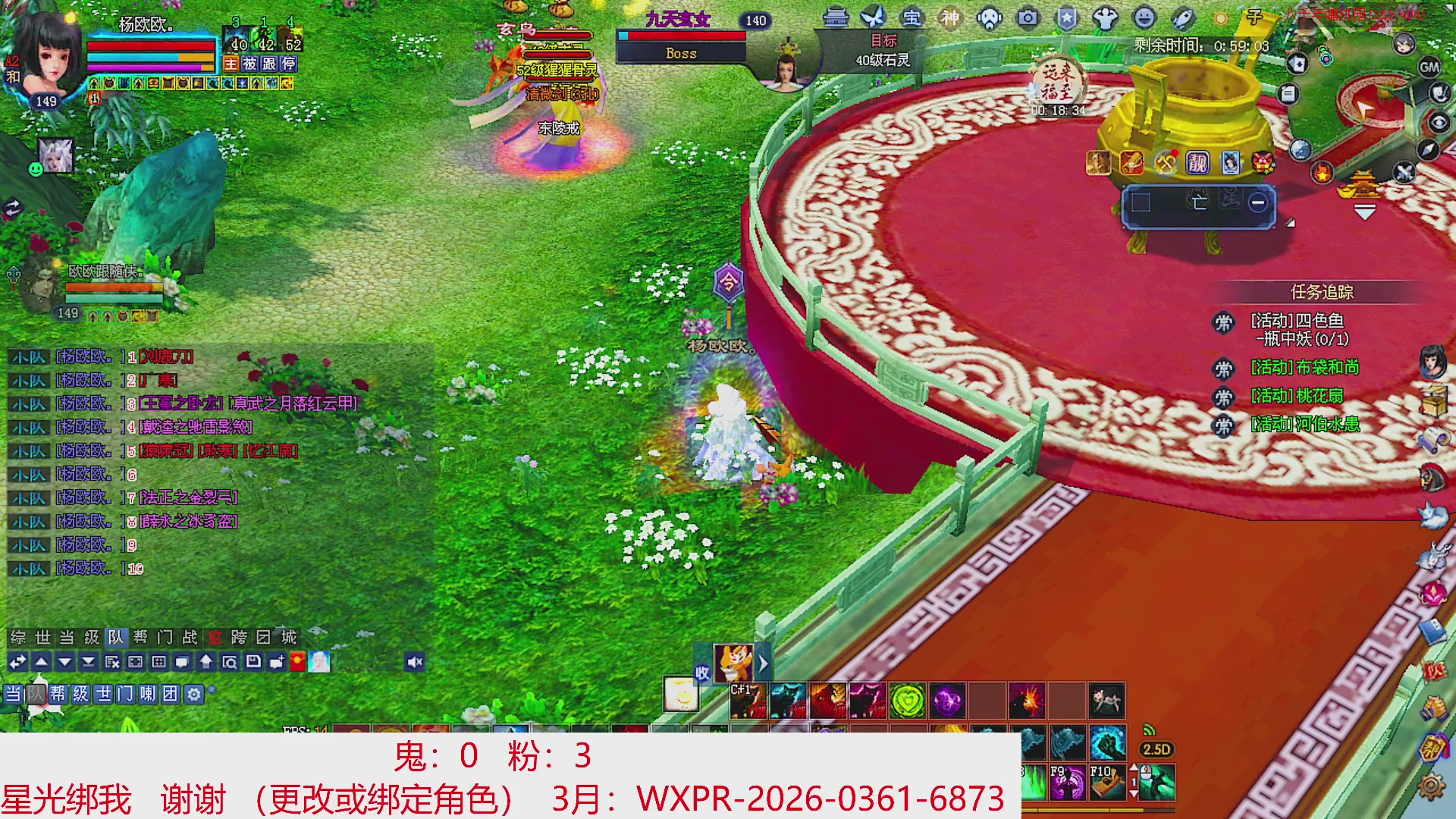Switch to the 队 team chat tab
1456x819 pixels.
click(116, 637)
